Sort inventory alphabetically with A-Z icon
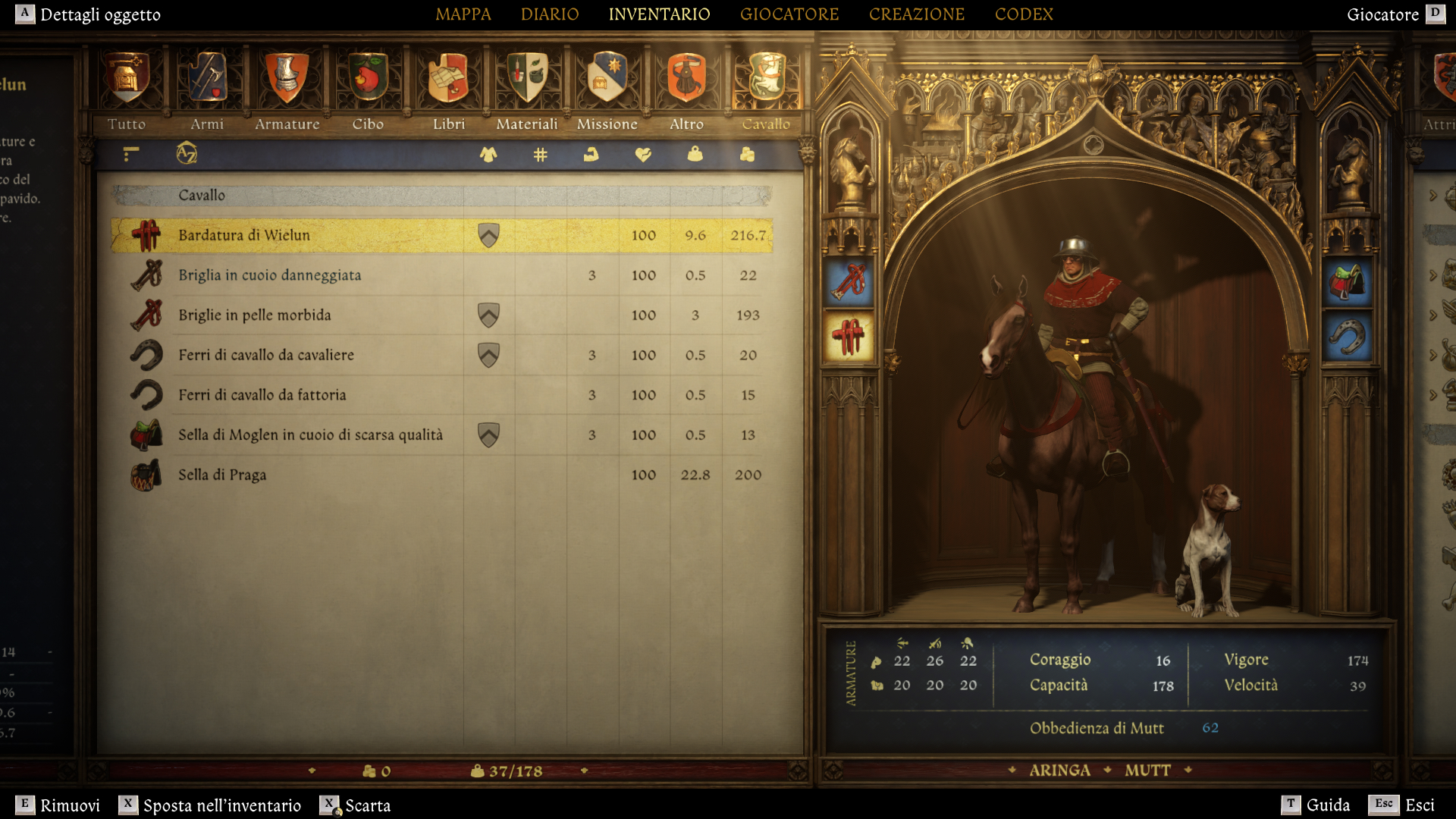The width and height of the screenshot is (1456, 819). [x=187, y=155]
